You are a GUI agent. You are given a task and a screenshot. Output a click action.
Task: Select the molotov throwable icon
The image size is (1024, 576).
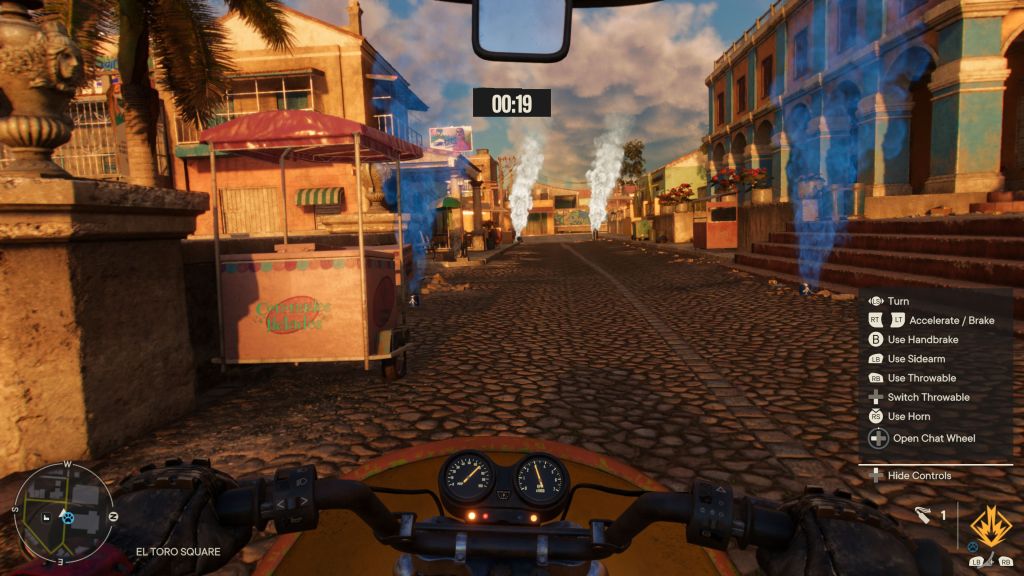point(923,516)
